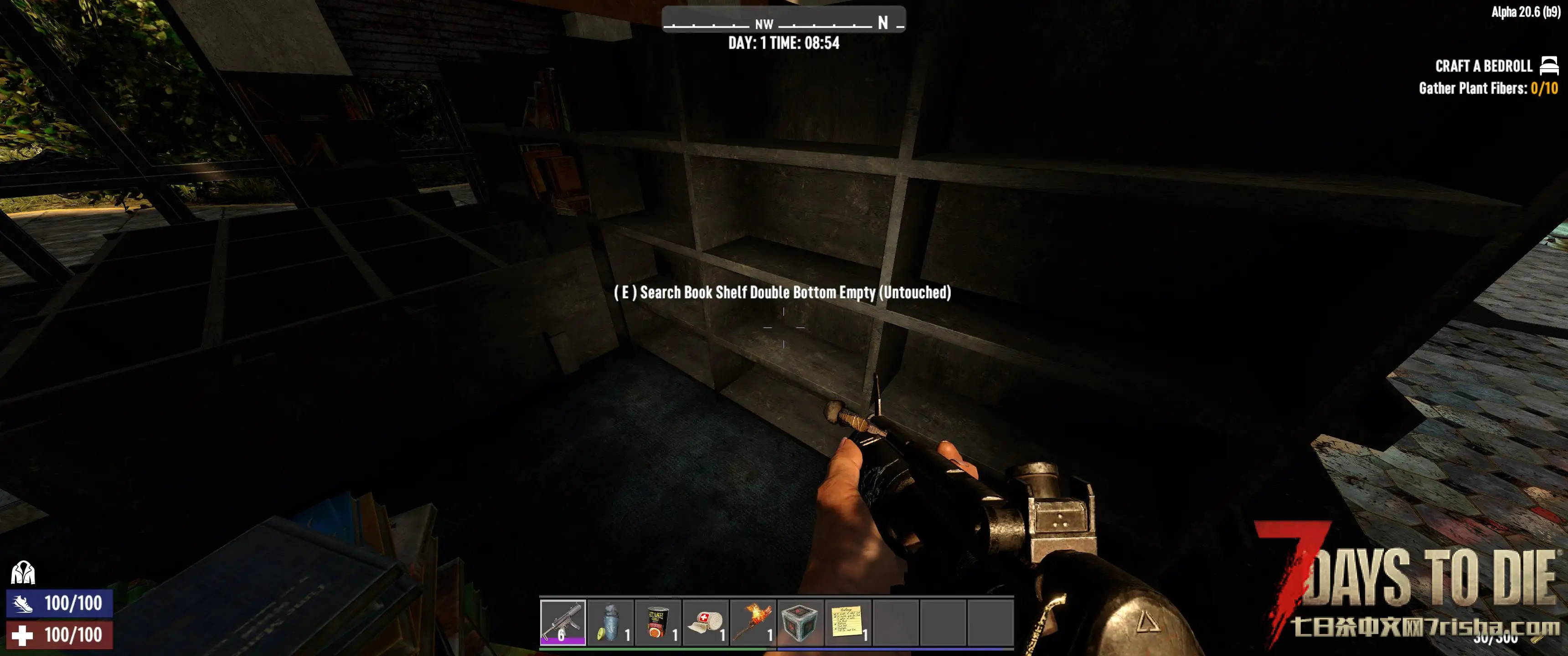Select the water jar hotbar slot

(610, 621)
